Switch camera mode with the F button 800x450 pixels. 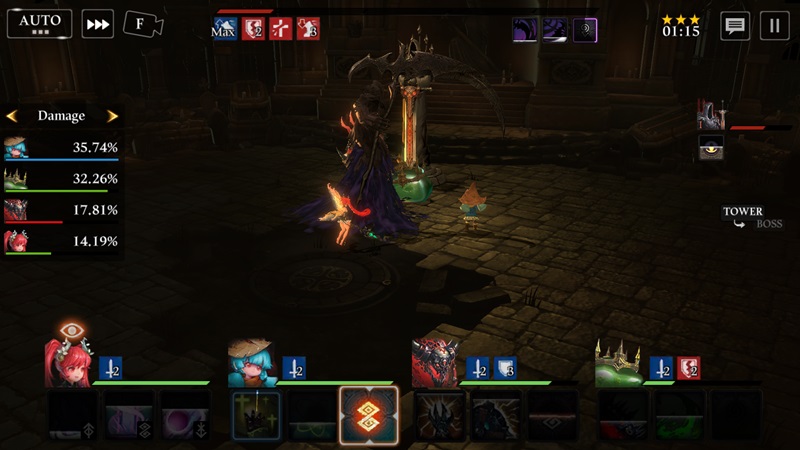tap(143, 24)
